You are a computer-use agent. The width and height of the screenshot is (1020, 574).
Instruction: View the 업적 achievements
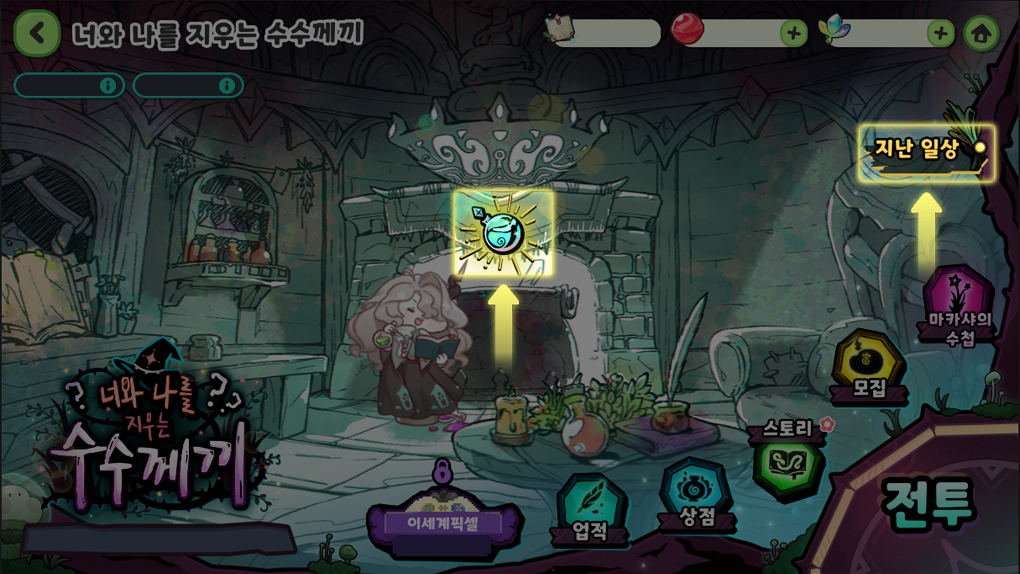pos(590,507)
